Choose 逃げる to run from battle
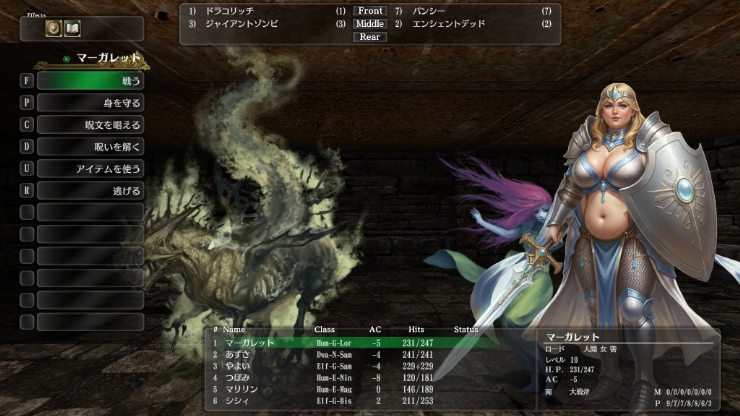The width and height of the screenshot is (740, 416). pos(90,190)
